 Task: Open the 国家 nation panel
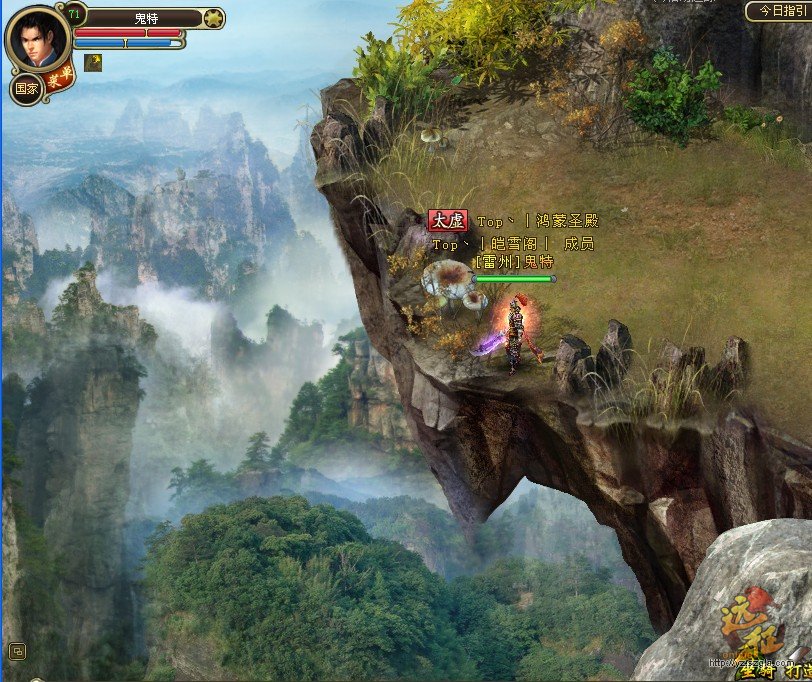click(26, 88)
